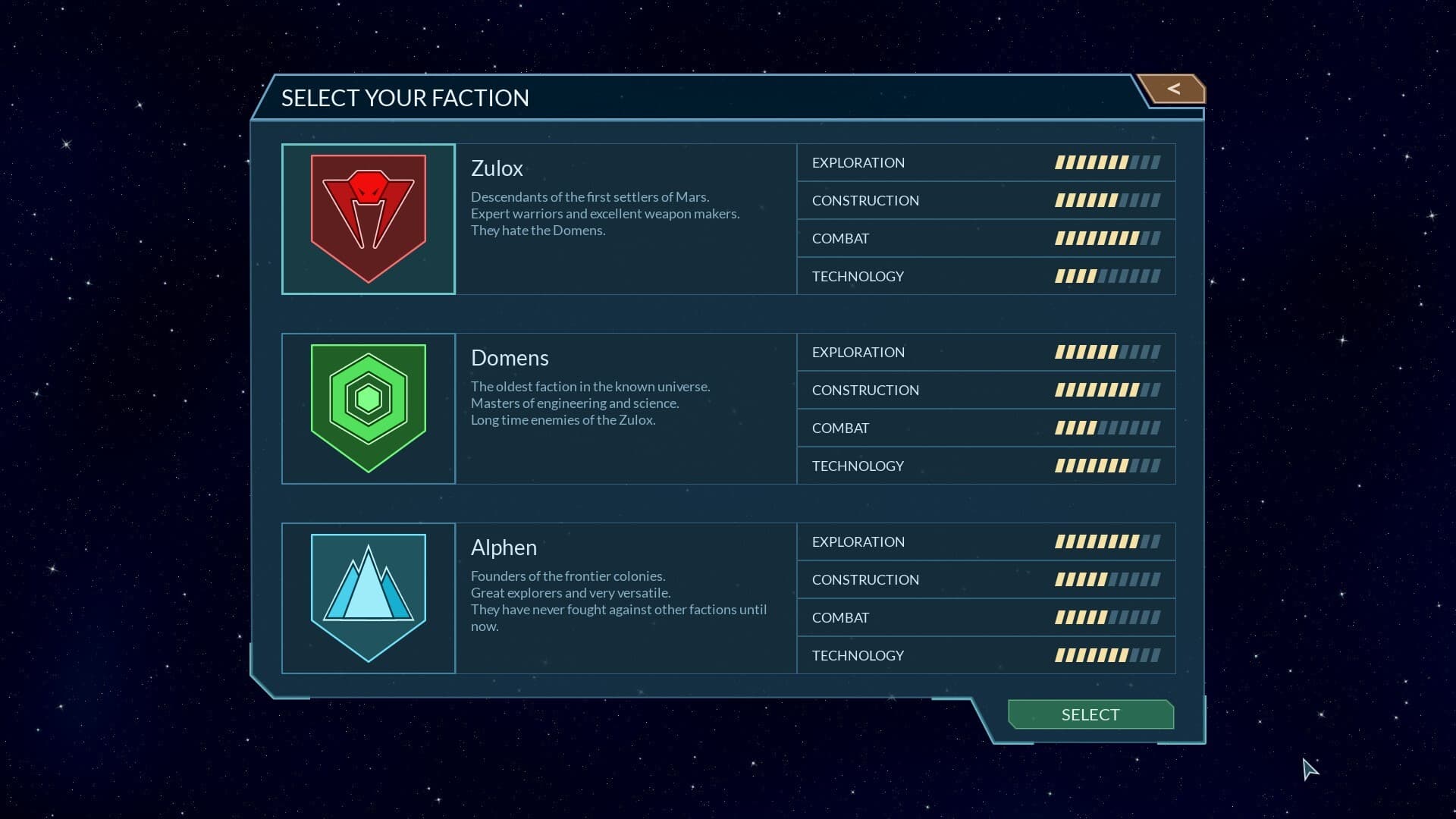Image resolution: width=1456 pixels, height=819 pixels.
Task: Click the back arrow in the top corner
Action: [x=1174, y=89]
